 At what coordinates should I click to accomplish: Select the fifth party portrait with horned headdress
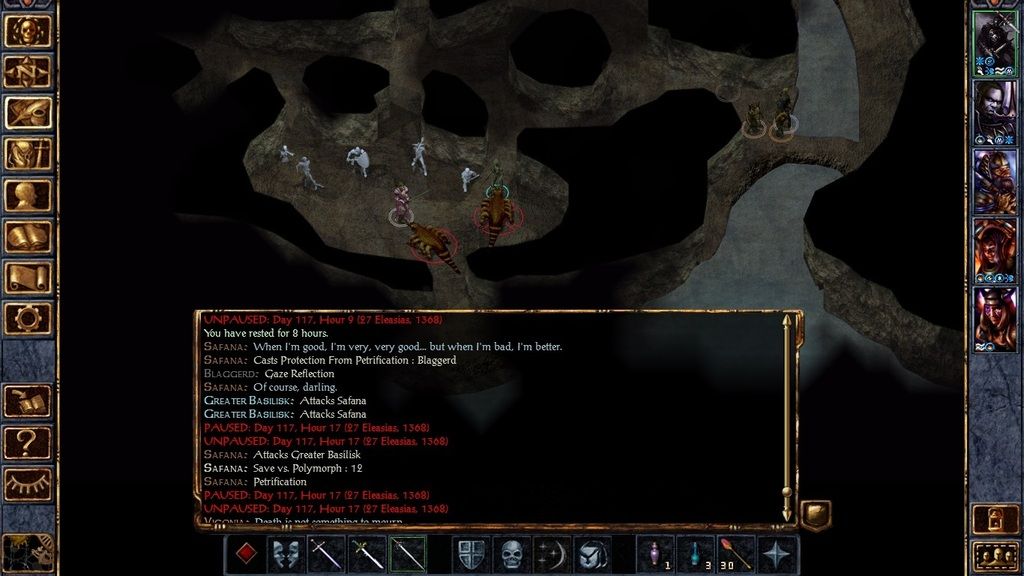pyautogui.click(x=994, y=318)
